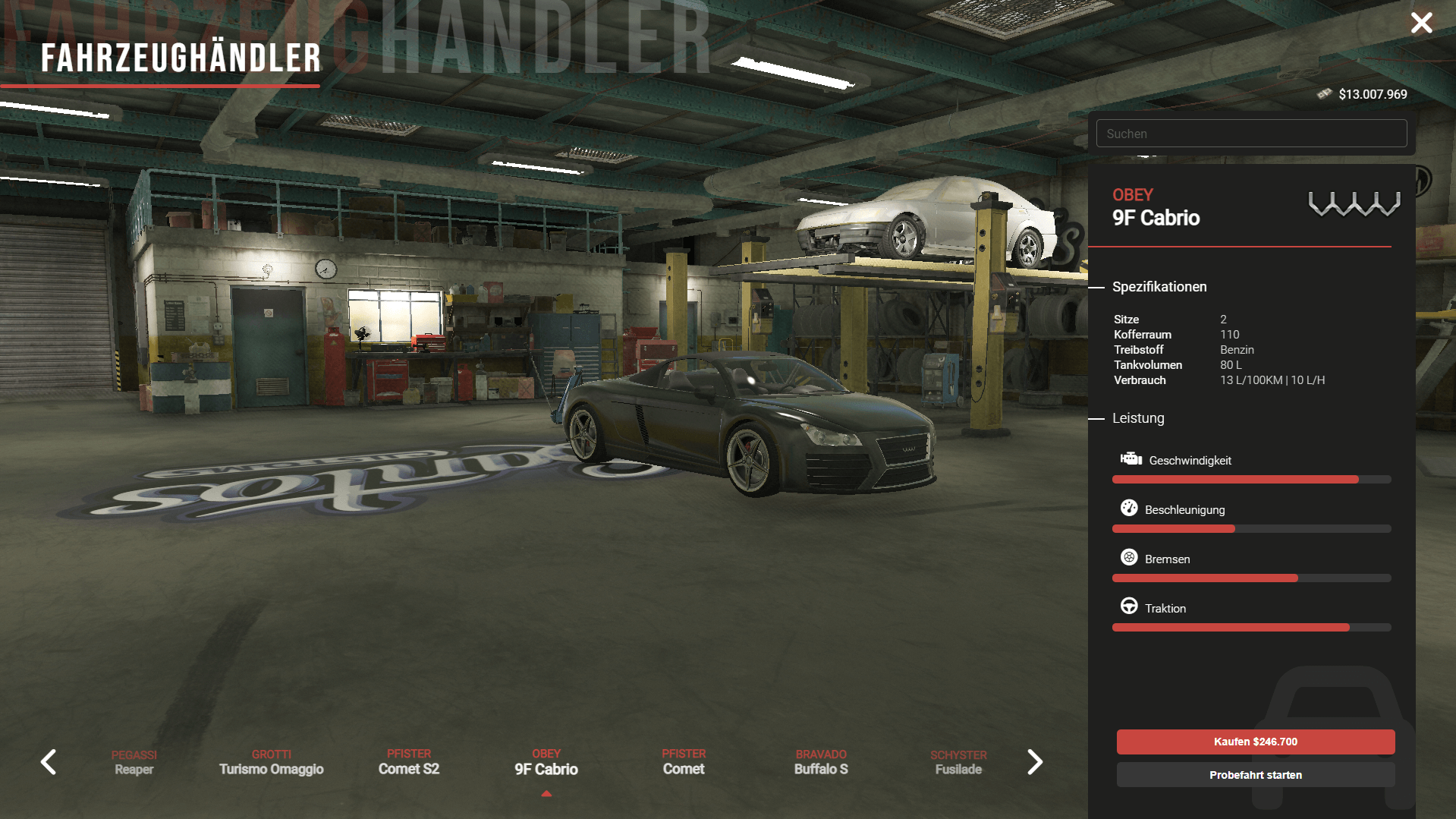Buy the car with Kaufen $246.700
The height and width of the screenshot is (819, 1456).
coord(1255,742)
